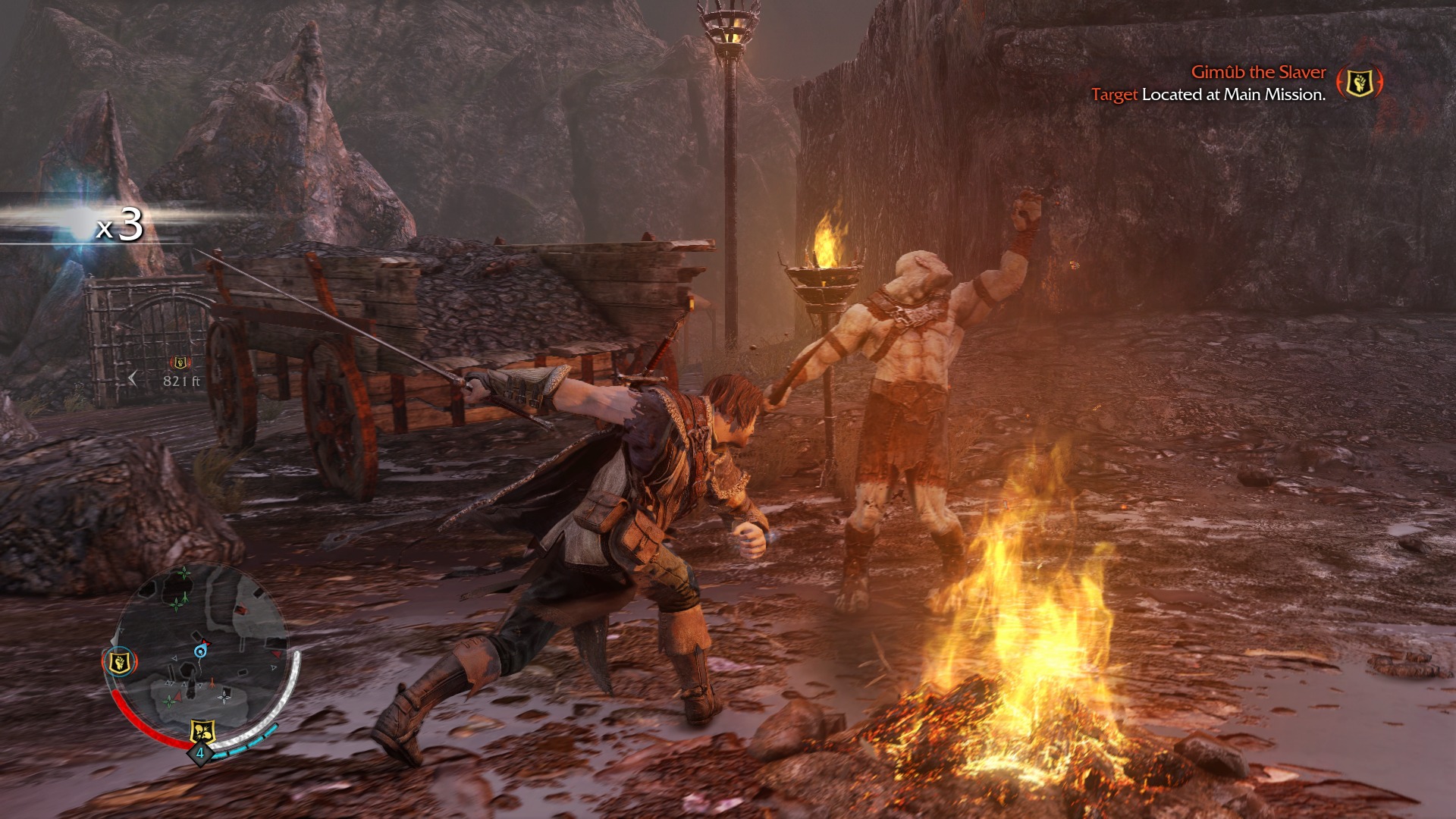This screenshot has width=1456, height=819.
Task: Click the yellow skulls shield icon below minimap
Action: 202,731
